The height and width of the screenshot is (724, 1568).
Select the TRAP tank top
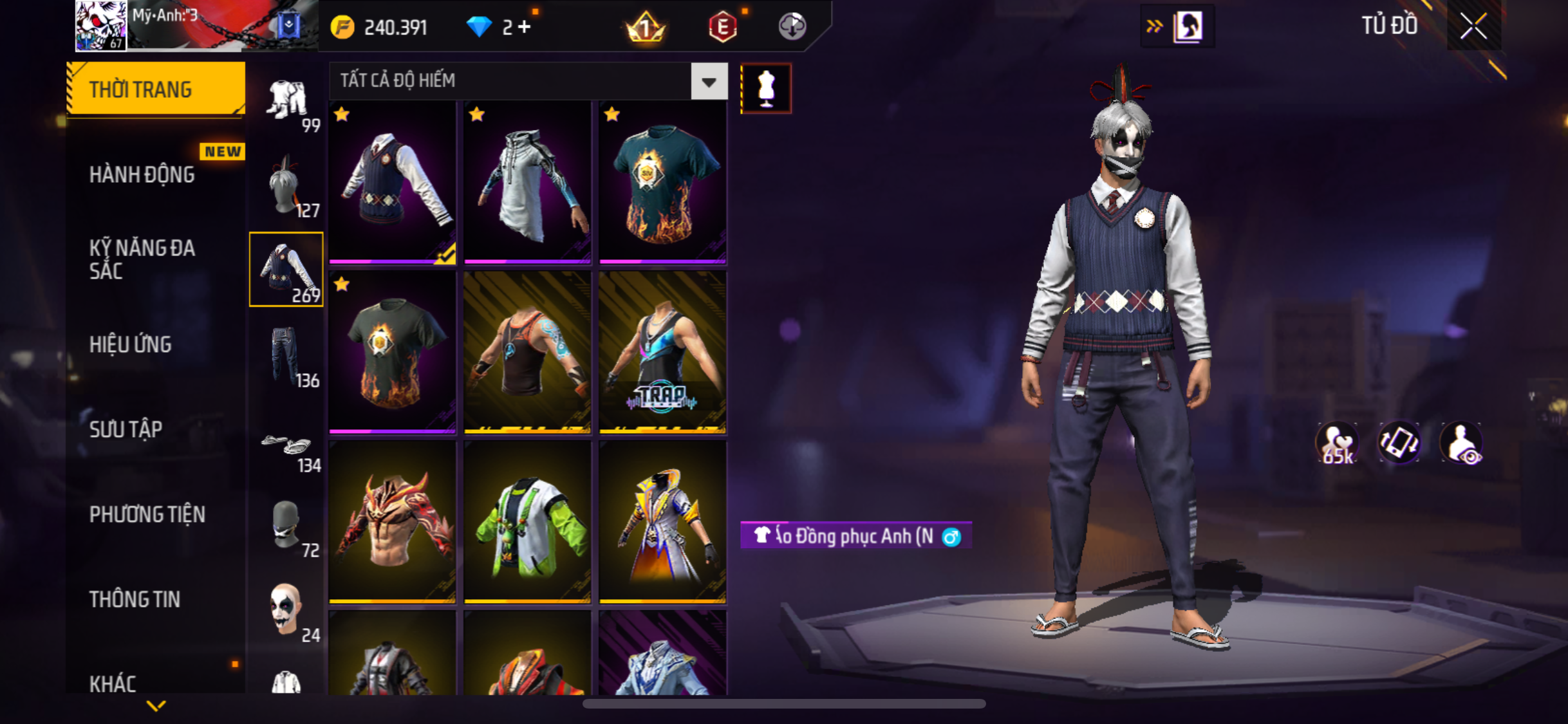[x=662, y=351]
